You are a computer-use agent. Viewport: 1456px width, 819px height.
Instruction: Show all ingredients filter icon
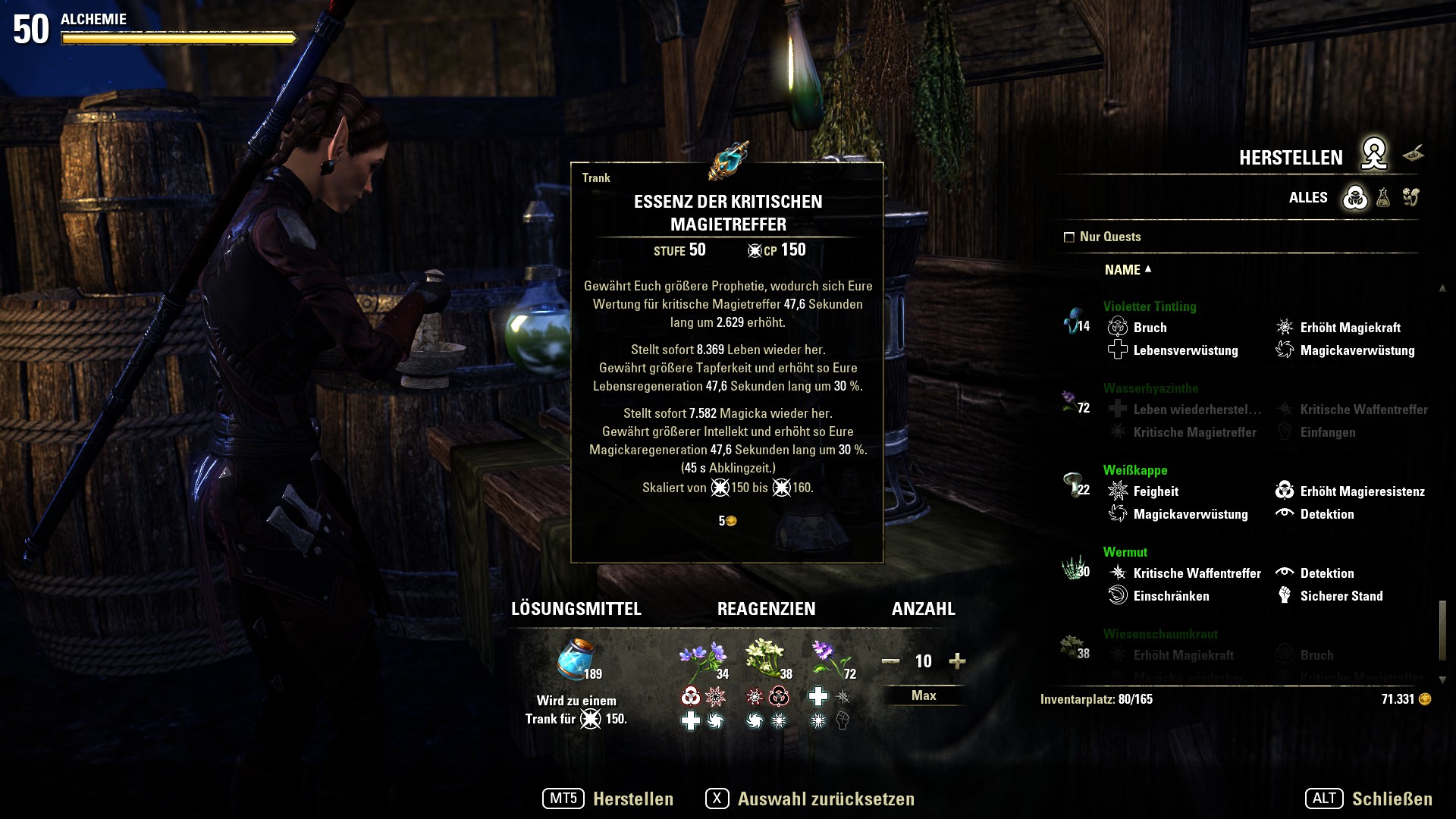click(x=1355, y=198)
